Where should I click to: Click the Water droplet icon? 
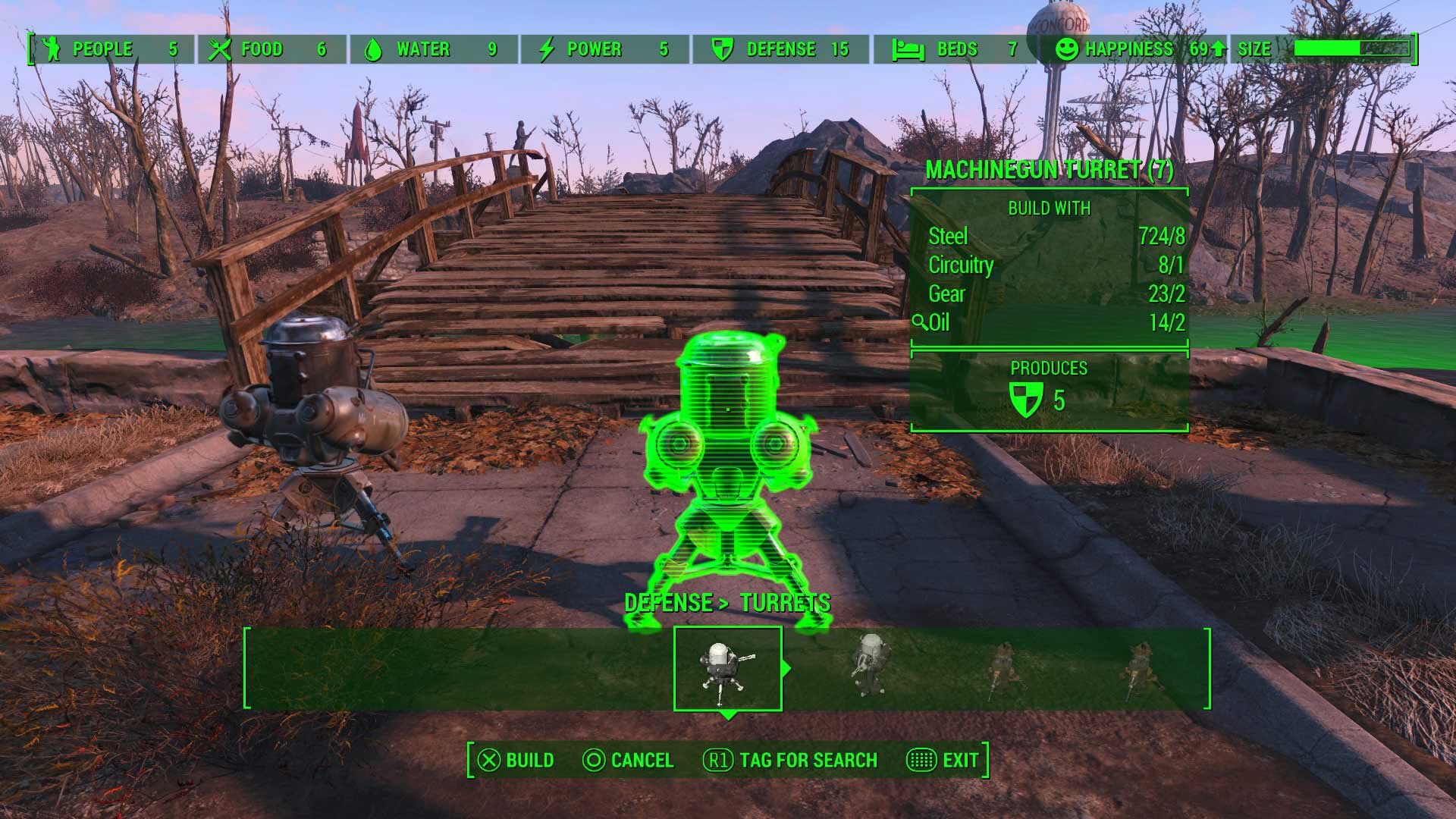pos(373,49)
